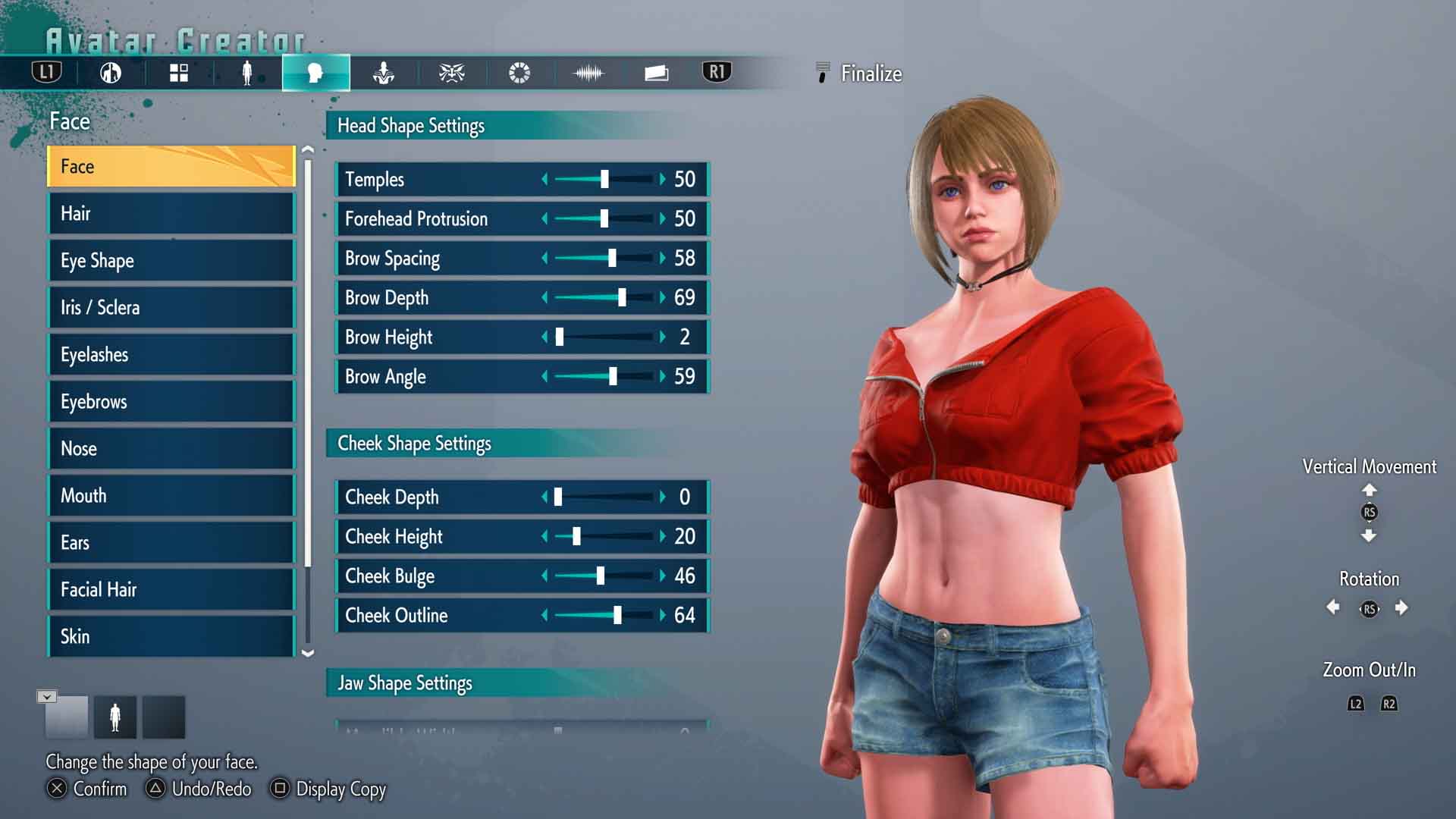Open the Facial Hair settings
The width and height of the screenshot is (1456, 819).
171,589
